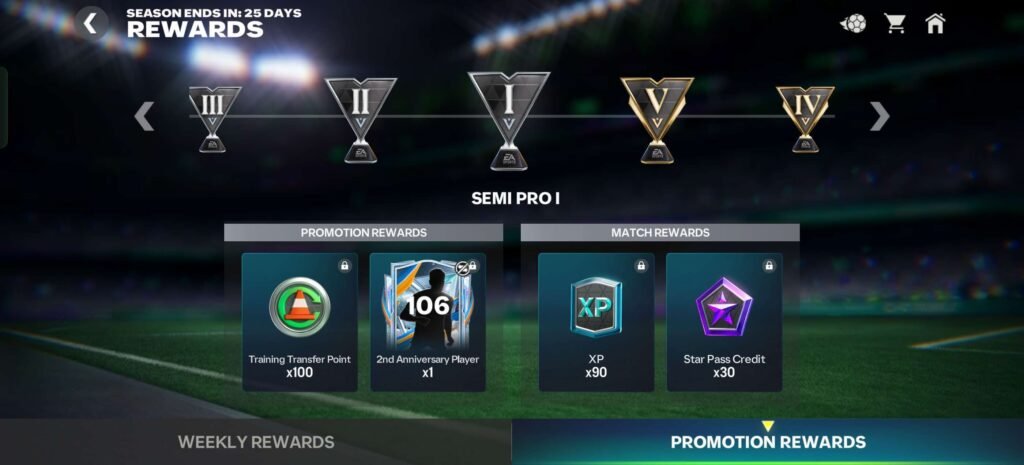Screen dimensions: 1024x465
Task: Open the shopping cart store
Action: [894, 23]
